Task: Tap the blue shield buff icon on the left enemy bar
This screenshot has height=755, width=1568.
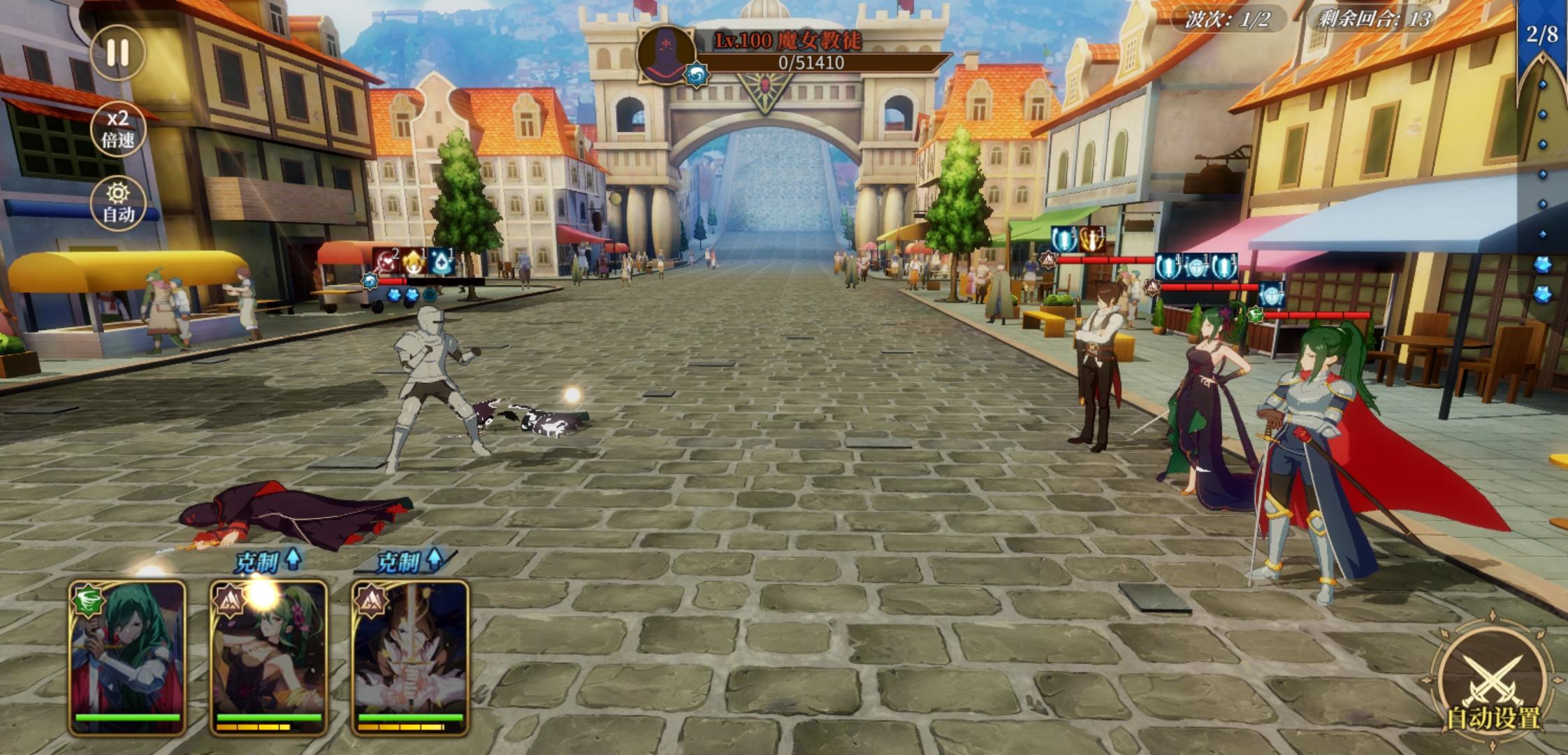Action: (1064, 240)
